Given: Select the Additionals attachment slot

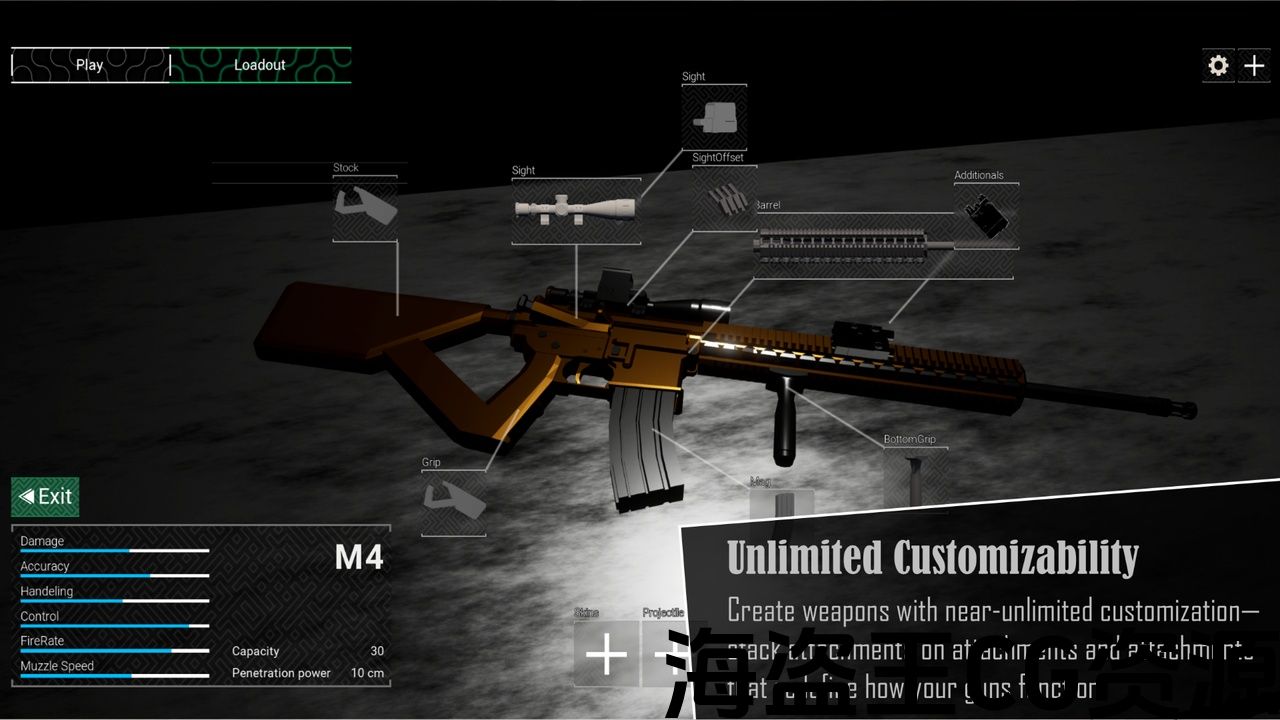Looking at the screenshot, I should (x=986, y=216).
